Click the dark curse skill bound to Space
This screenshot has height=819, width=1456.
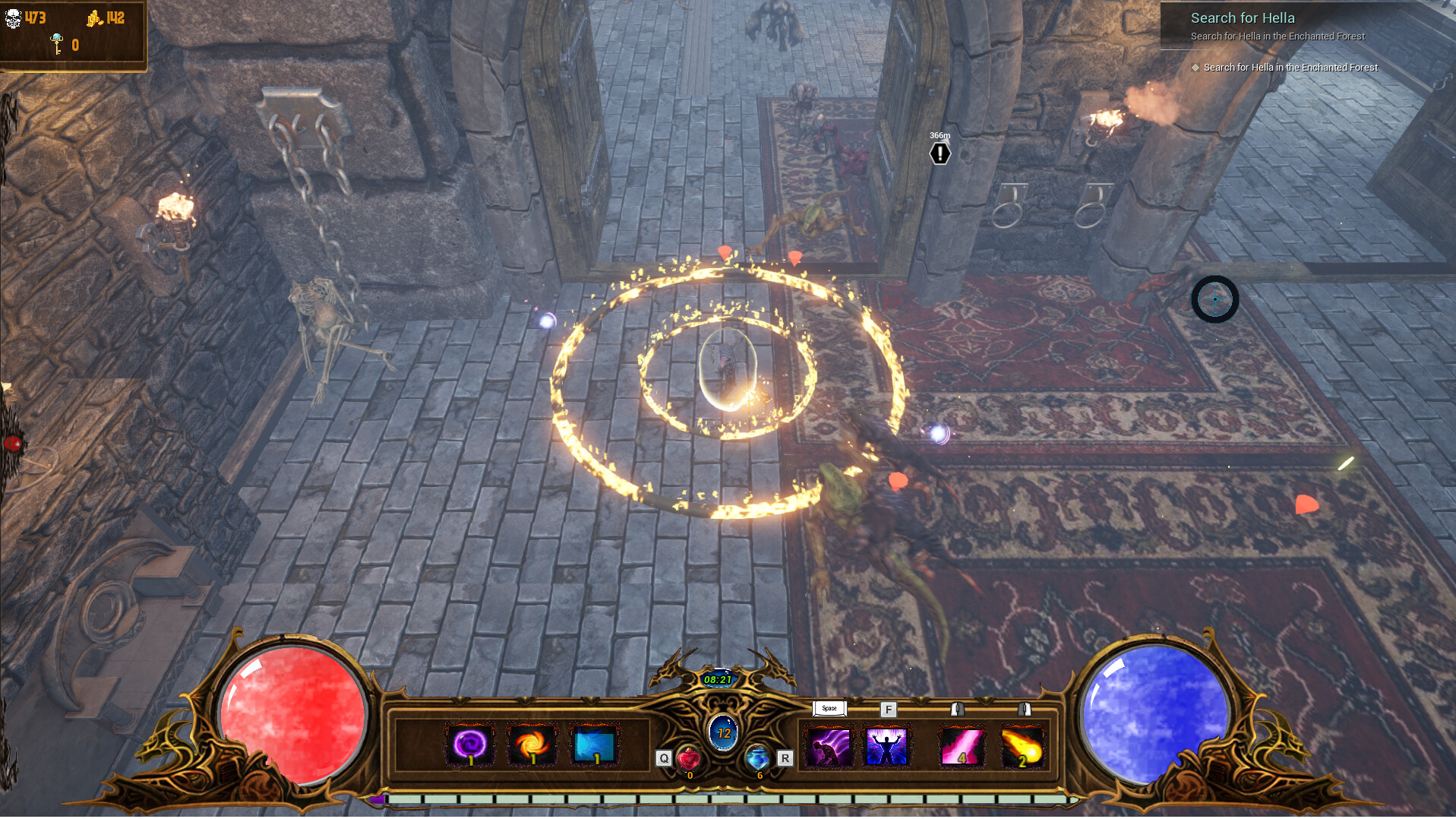(x=827, y=747)
